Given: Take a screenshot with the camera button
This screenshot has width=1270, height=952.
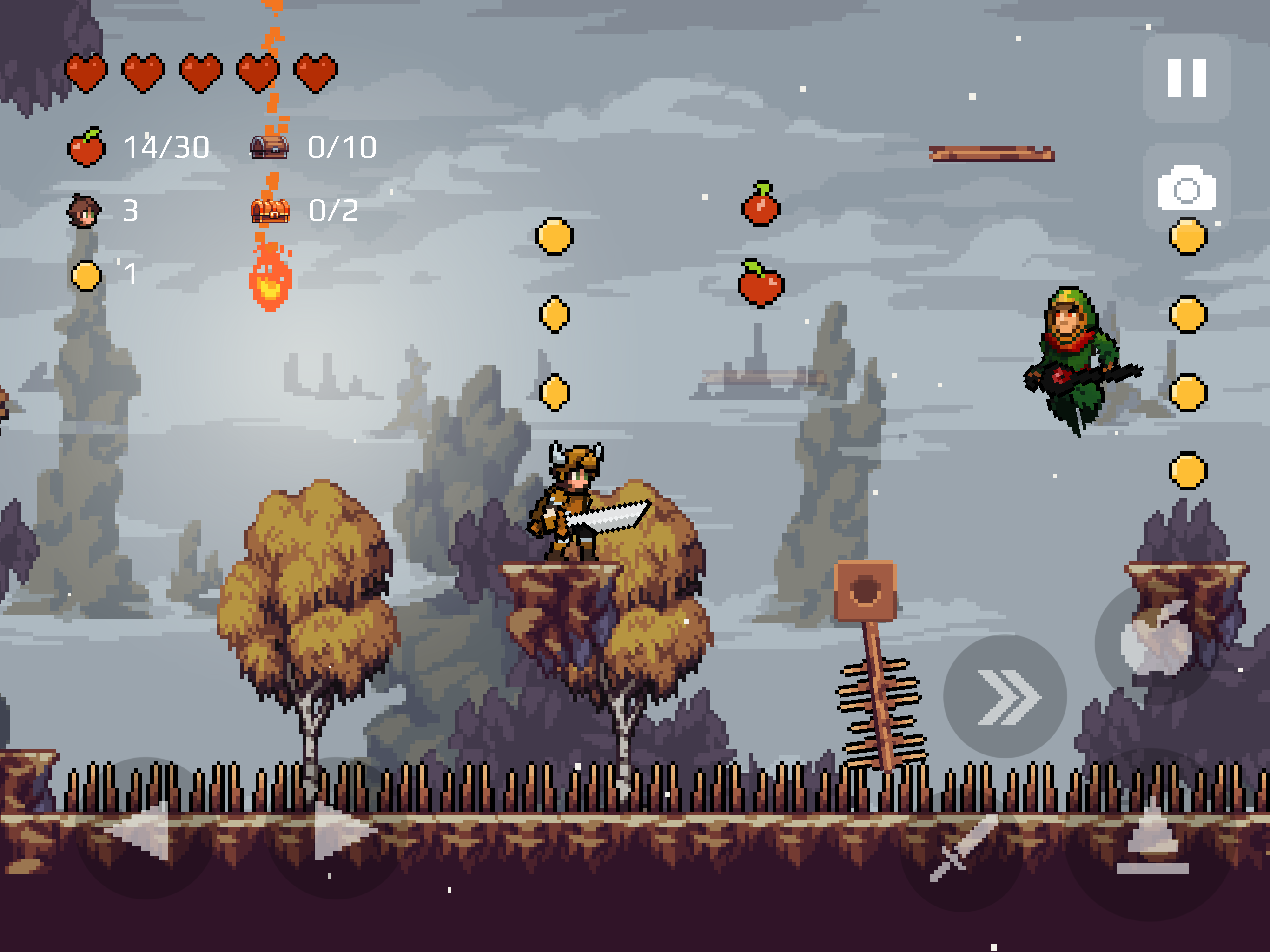Looking at the screenshot, I should click(1187, 188).
